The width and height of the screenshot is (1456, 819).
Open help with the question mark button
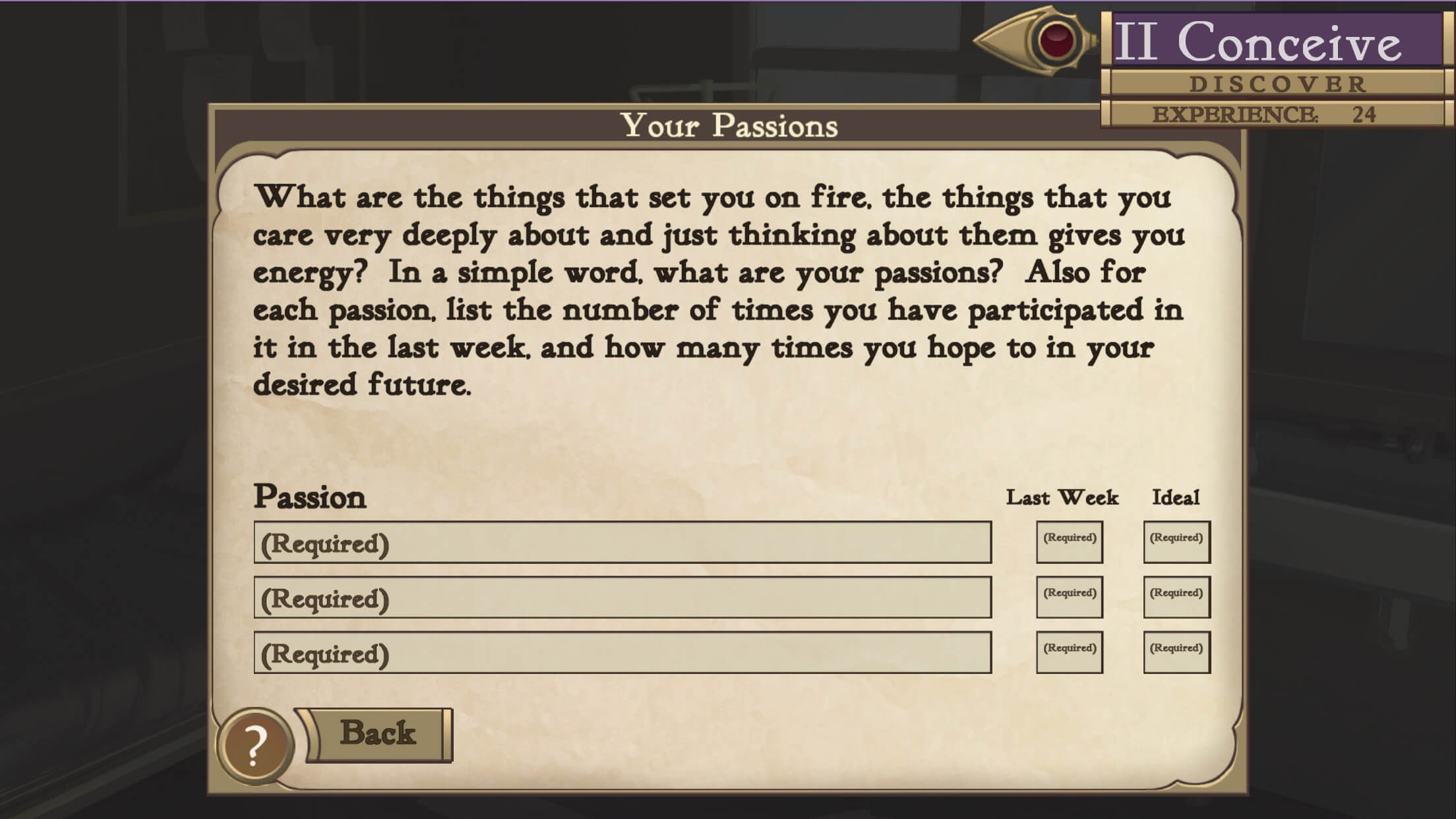tap(255, 746)
